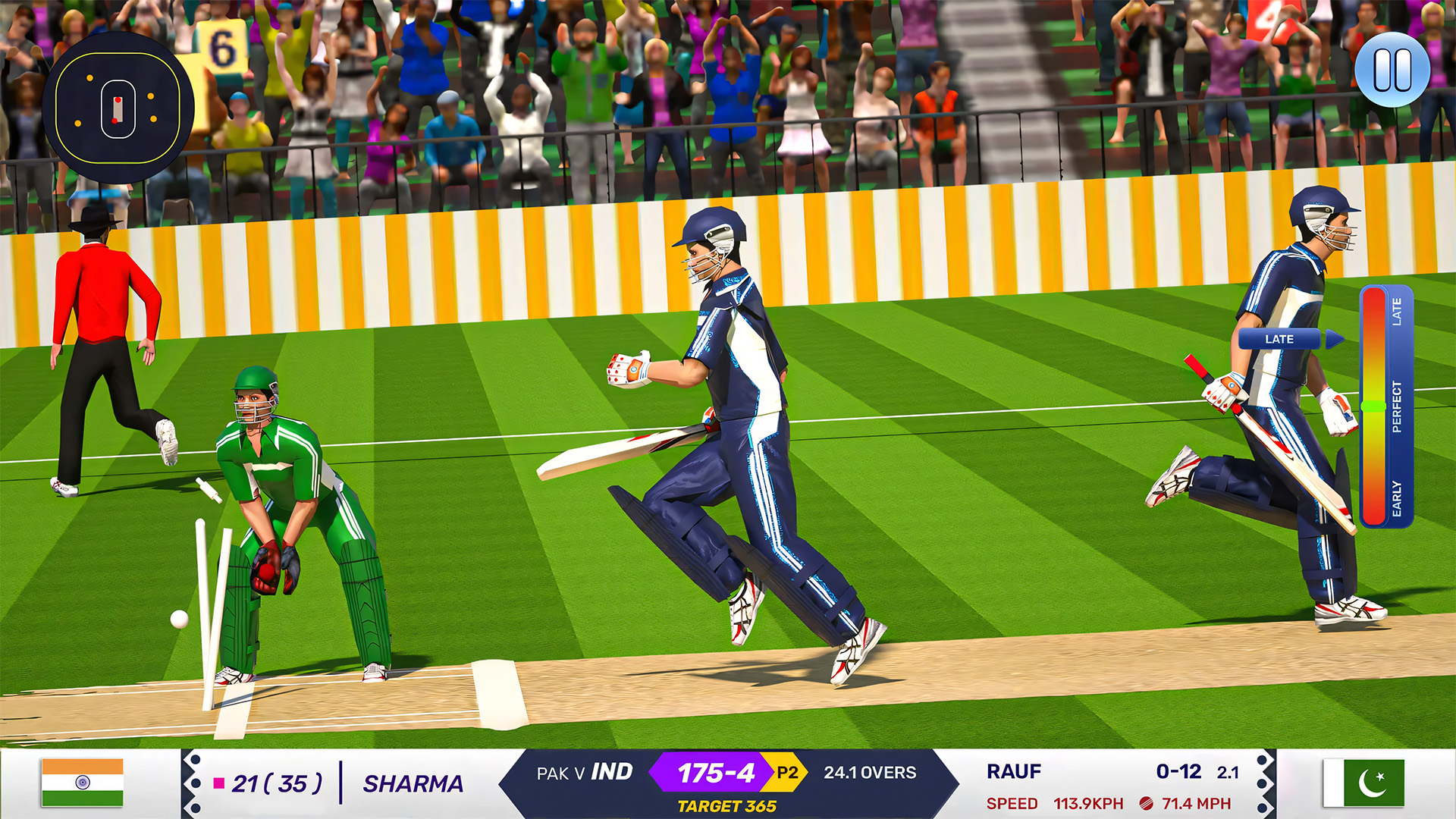1456x819 pixels.
Task: Click the wicket icon inside the radar
Action: tap(118, 110)
